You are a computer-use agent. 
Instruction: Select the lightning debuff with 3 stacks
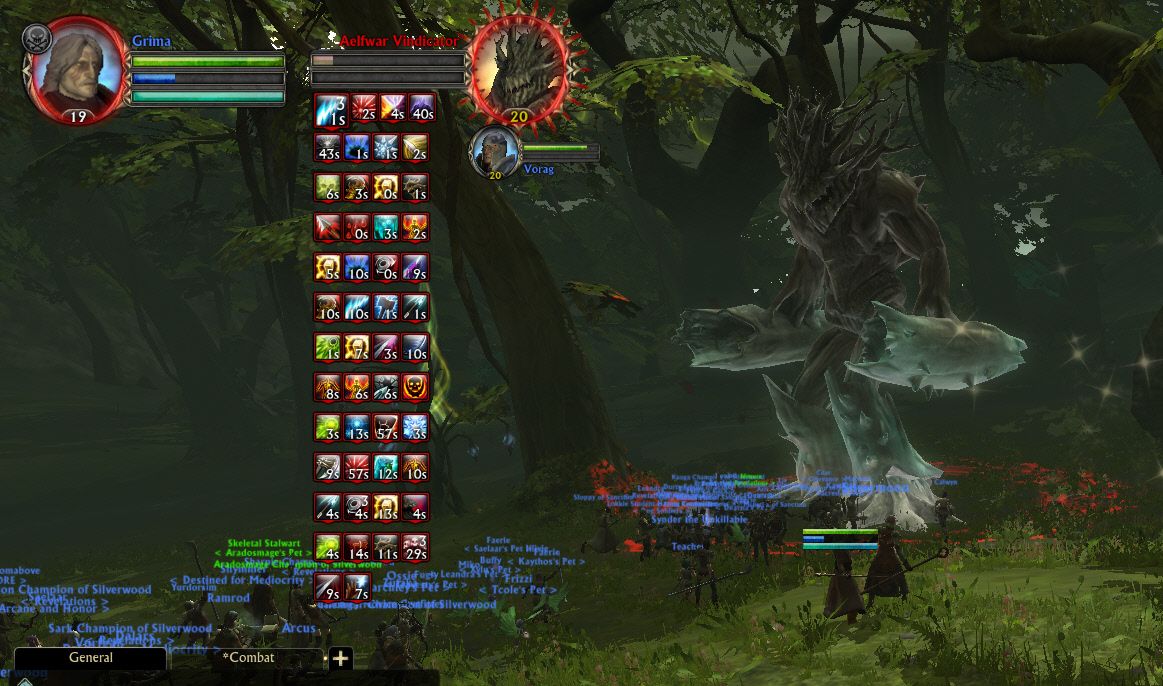pyautogui.click(x=328, y=107)
